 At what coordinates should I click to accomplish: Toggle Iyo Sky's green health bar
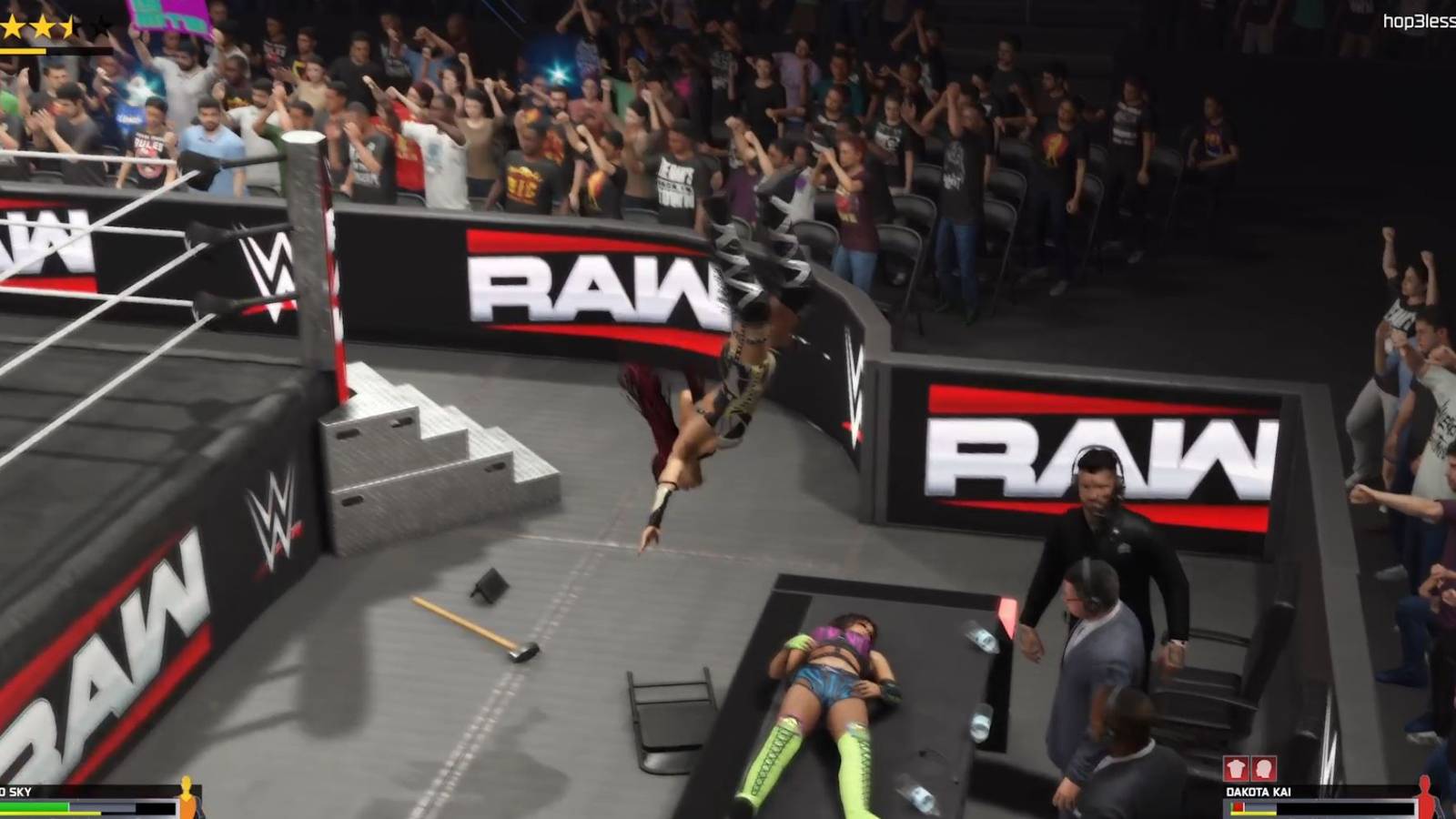[x=35, y=805]
